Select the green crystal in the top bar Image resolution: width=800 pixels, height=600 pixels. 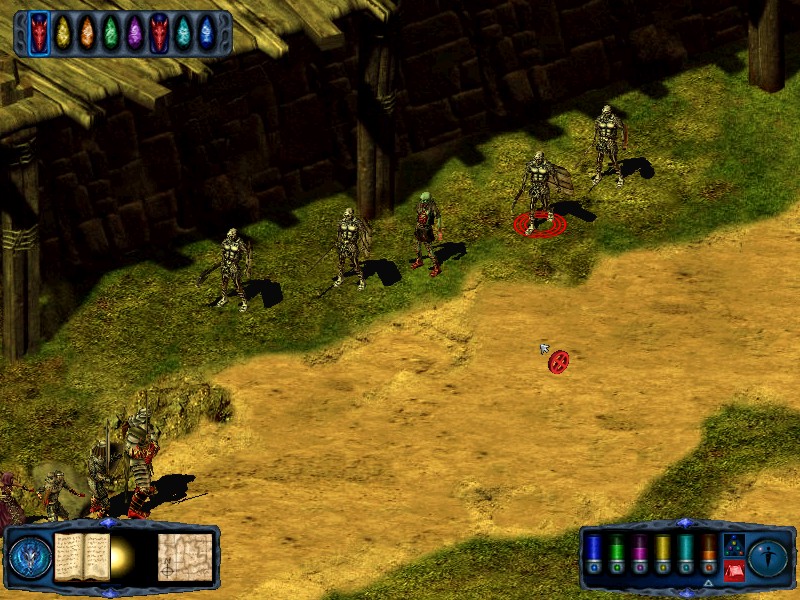[x=111, y=33]
